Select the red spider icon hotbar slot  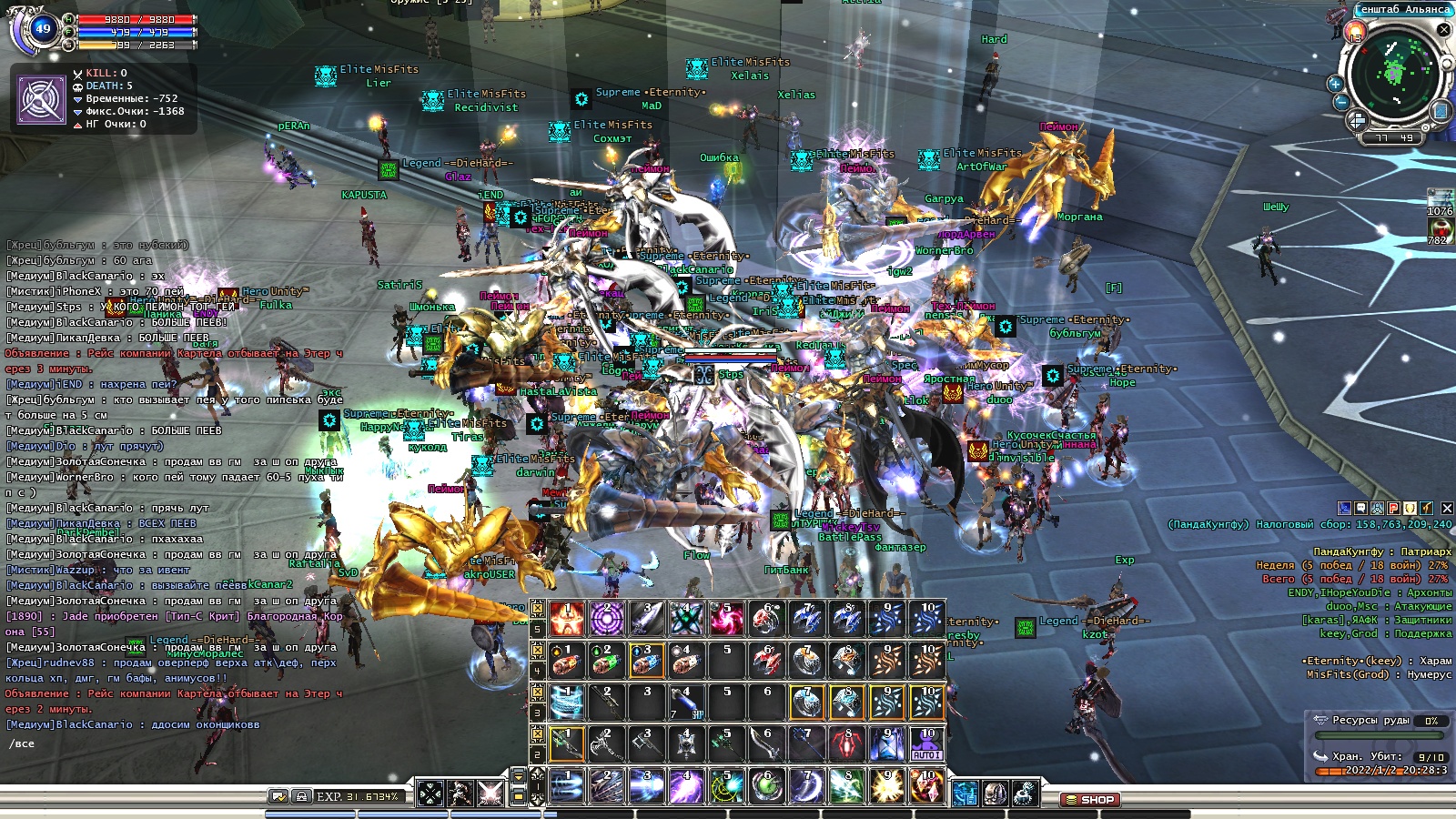click(x=846, y=744)
